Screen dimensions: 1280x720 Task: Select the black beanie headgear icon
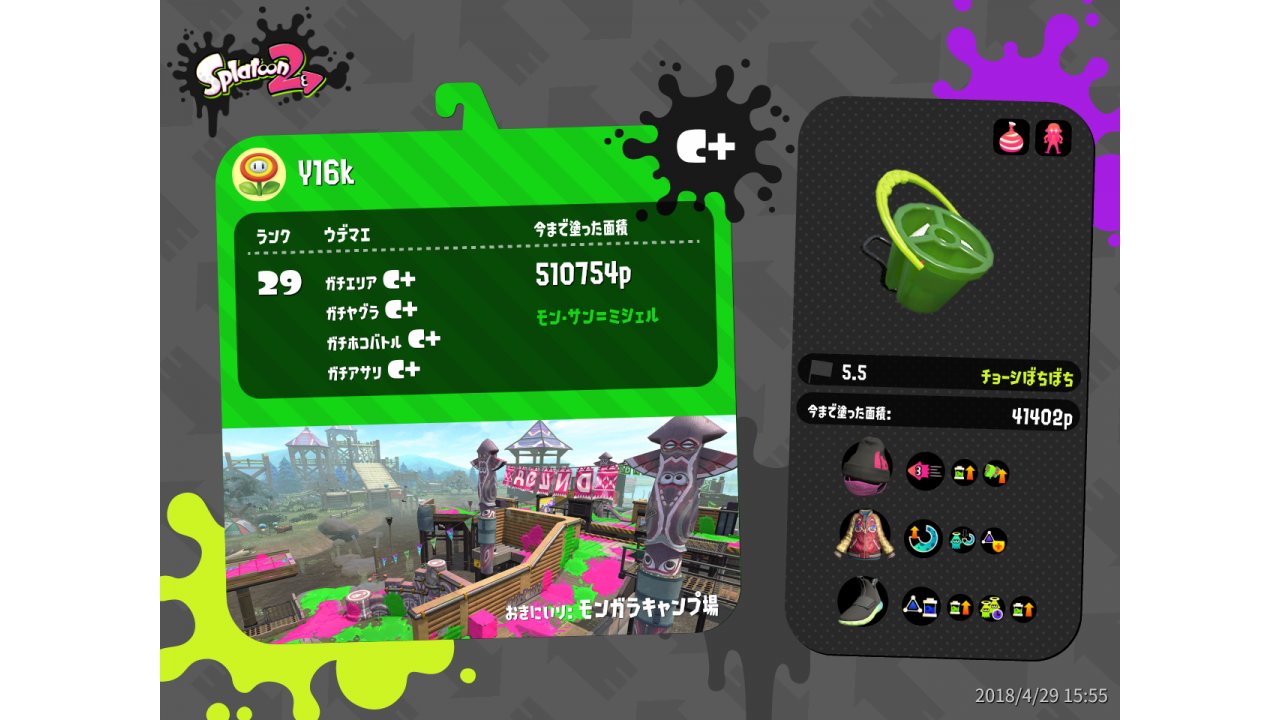866,468
